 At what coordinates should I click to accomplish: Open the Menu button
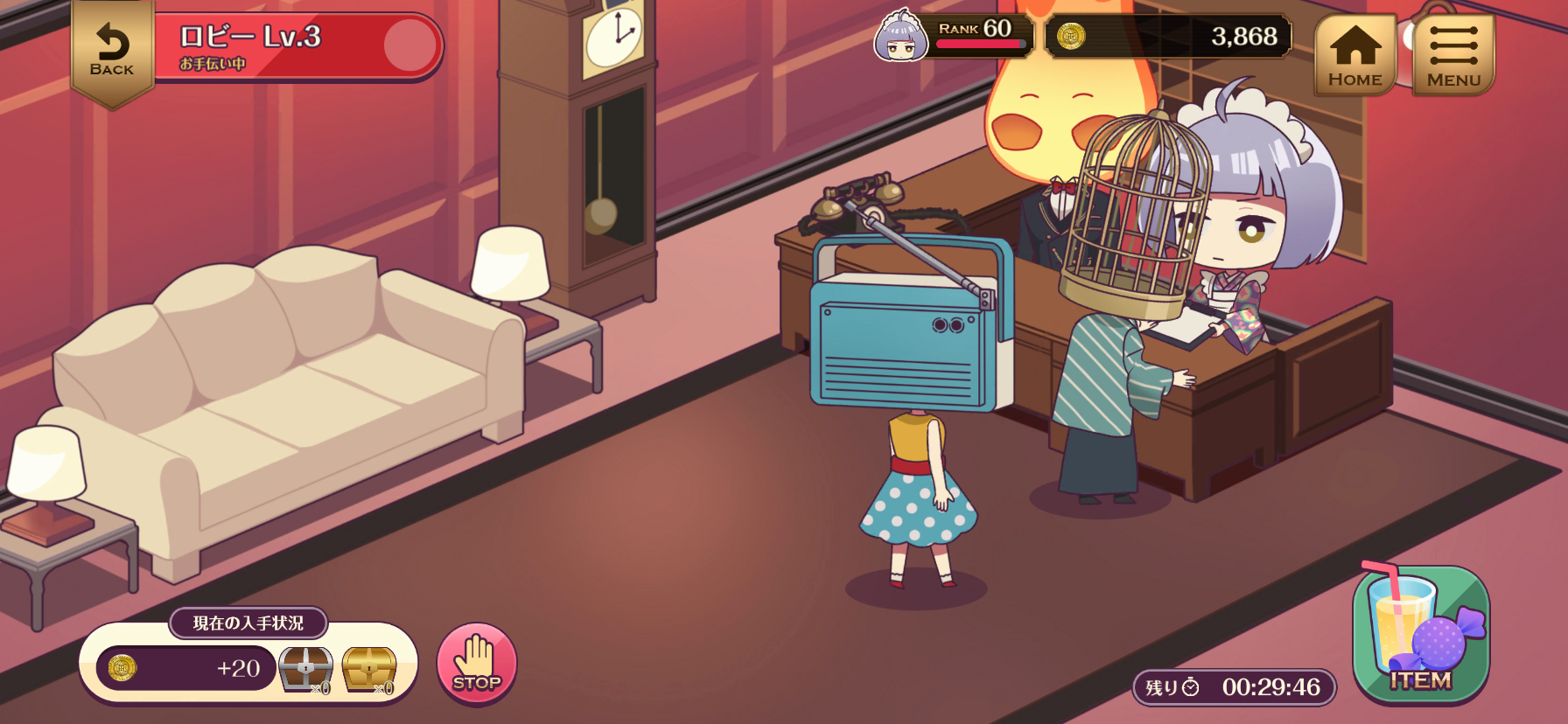[x=1453, y=54]
